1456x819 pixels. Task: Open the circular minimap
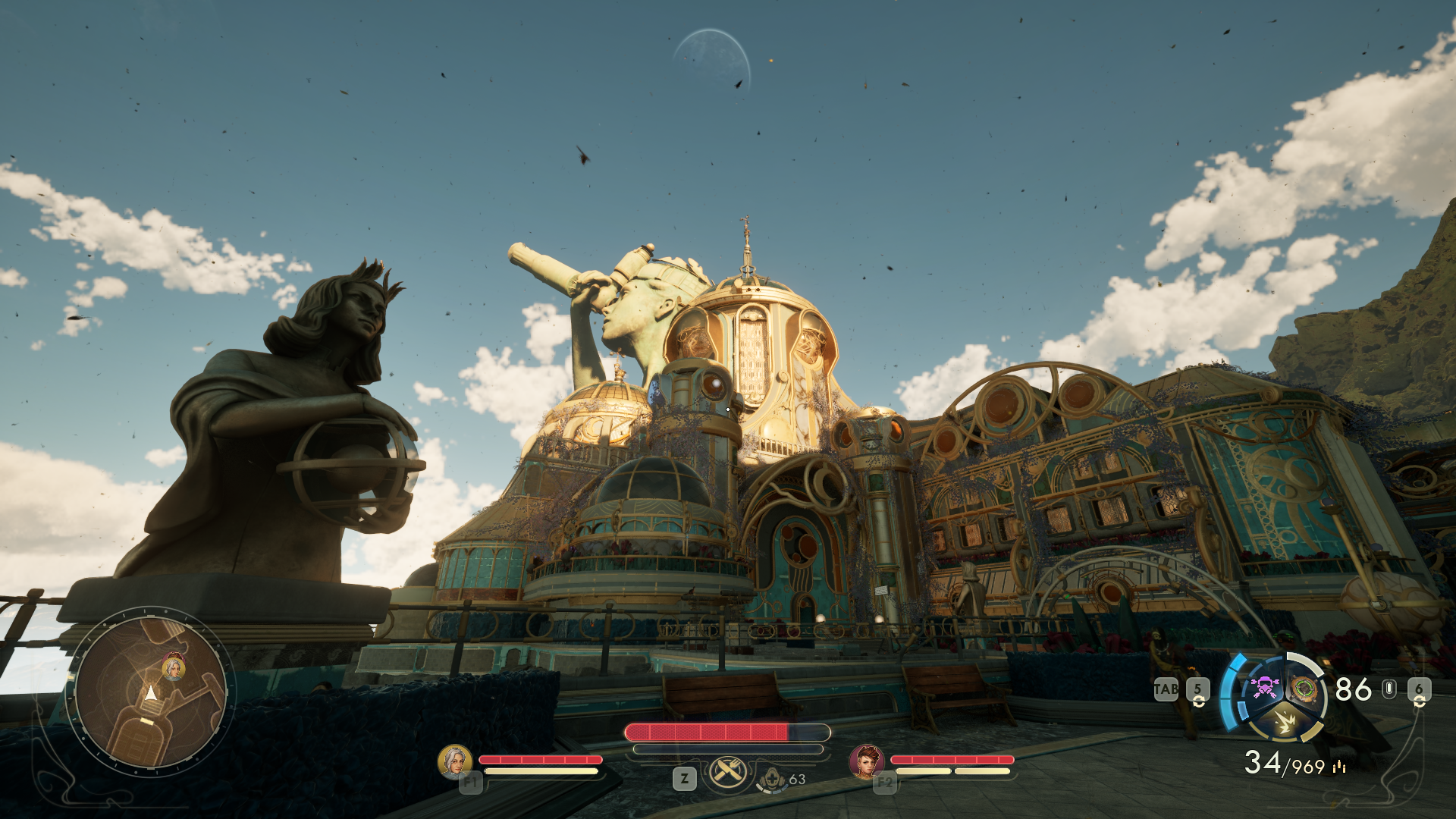tap(150, 690)
